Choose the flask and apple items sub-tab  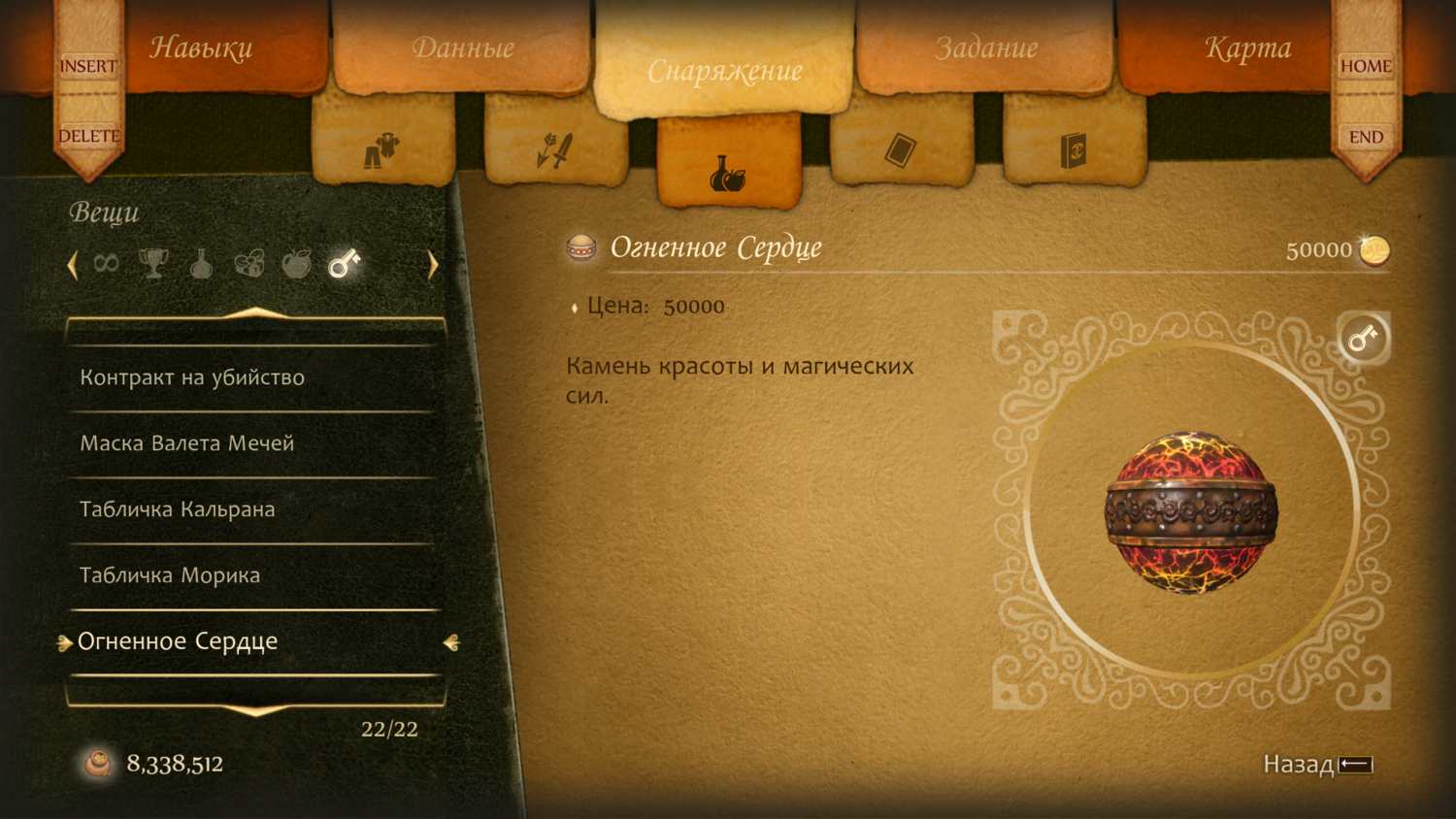[728, 173]
